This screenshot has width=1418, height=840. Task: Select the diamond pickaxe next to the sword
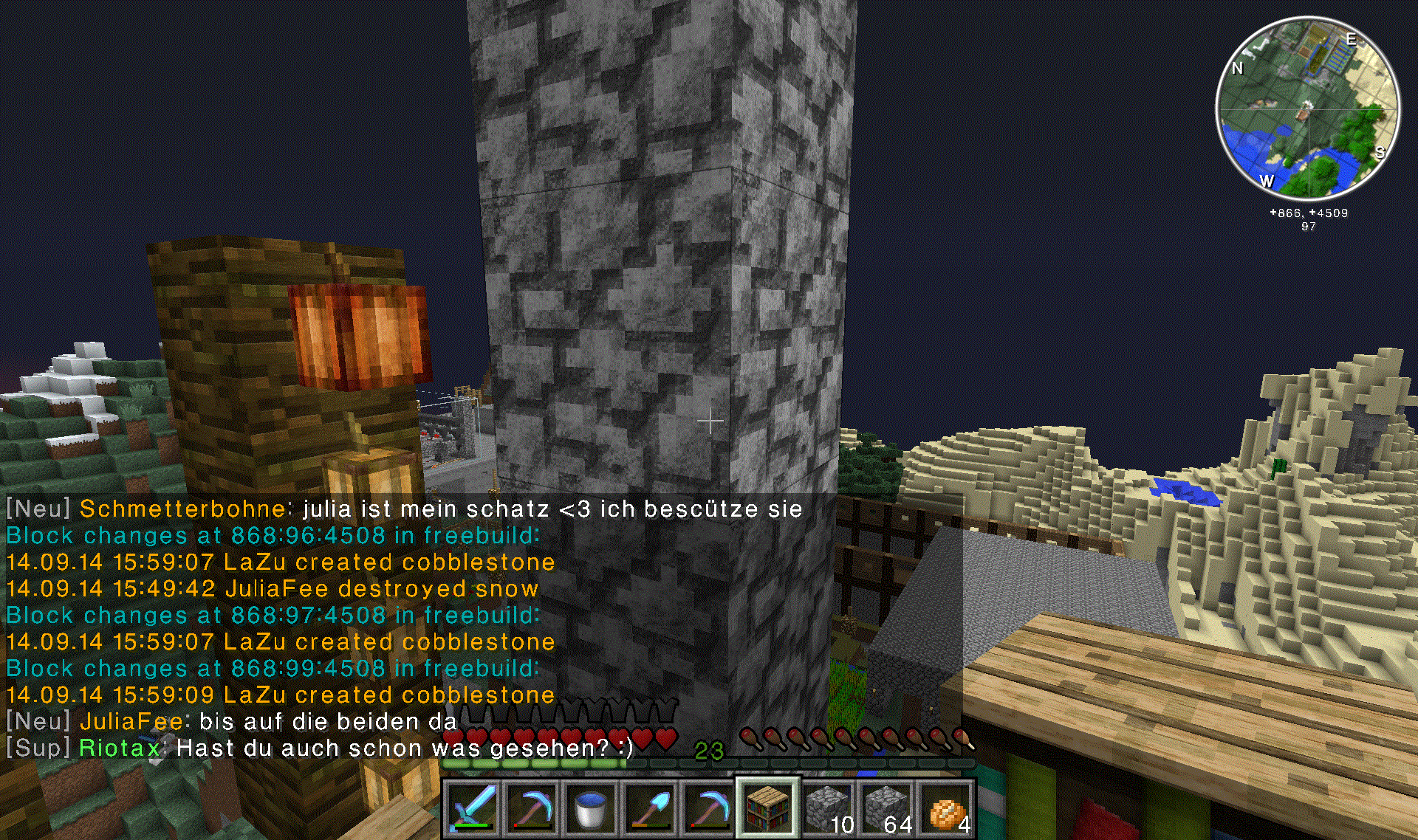(532, 808)
